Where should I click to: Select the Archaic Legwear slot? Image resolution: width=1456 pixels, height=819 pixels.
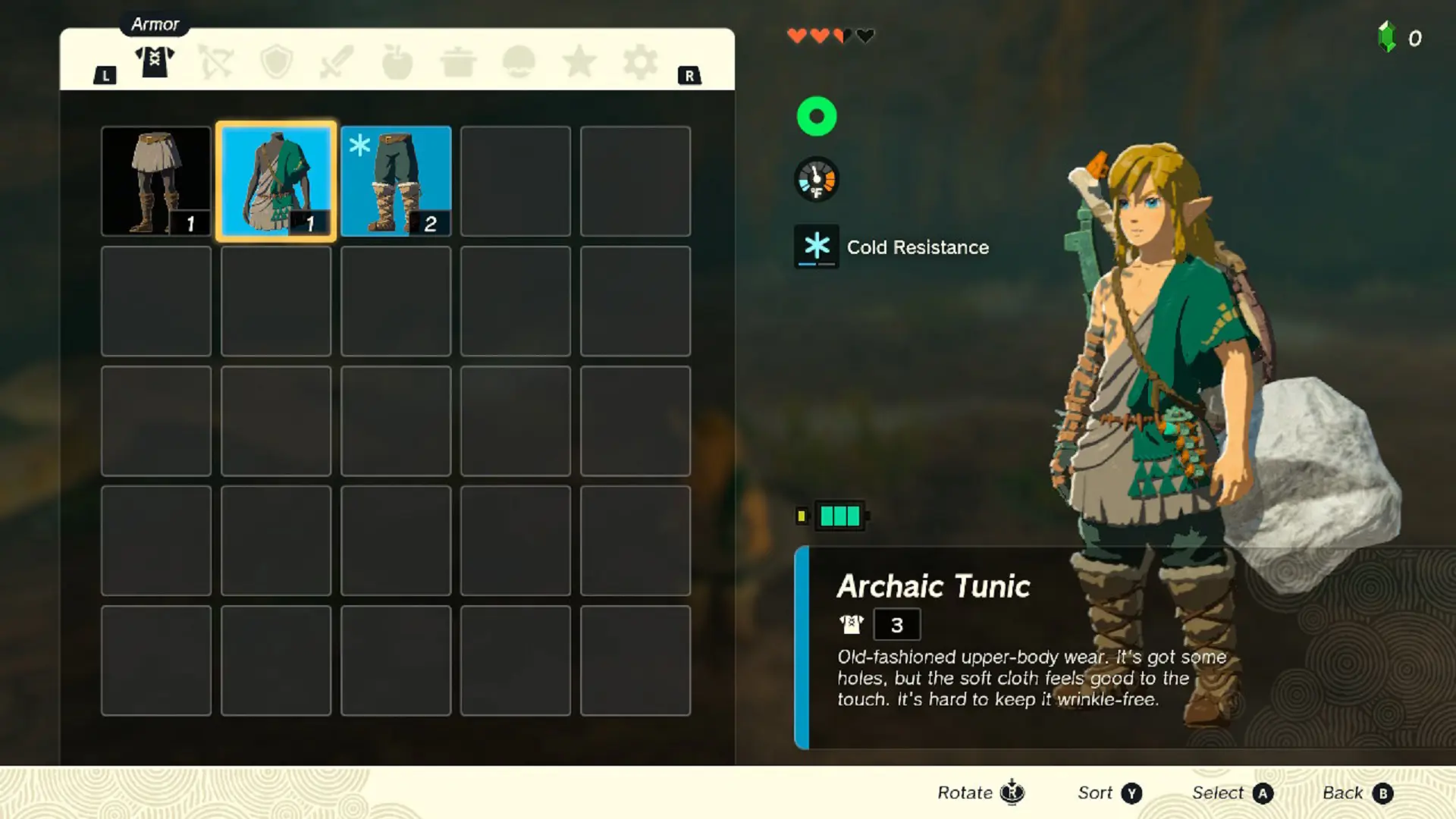coord(156,180)
